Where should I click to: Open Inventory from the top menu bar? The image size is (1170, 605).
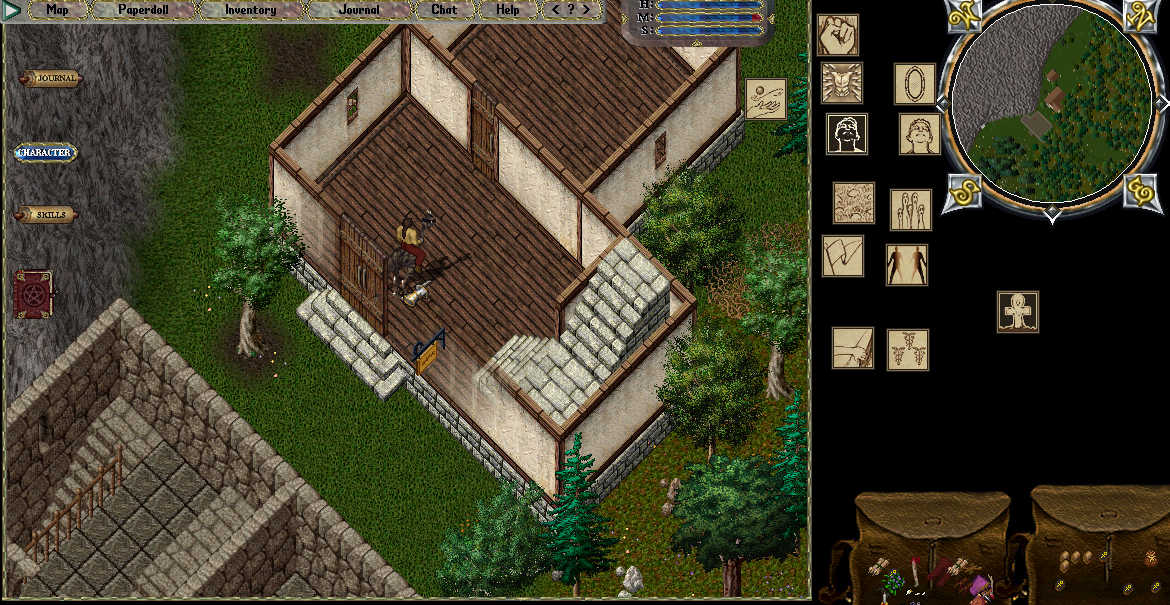click(x=250, y=10)
